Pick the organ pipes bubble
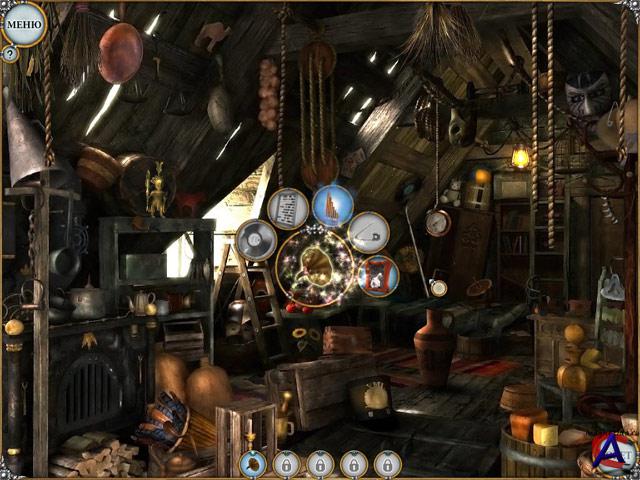640x480 pixels. coord(332,206)
